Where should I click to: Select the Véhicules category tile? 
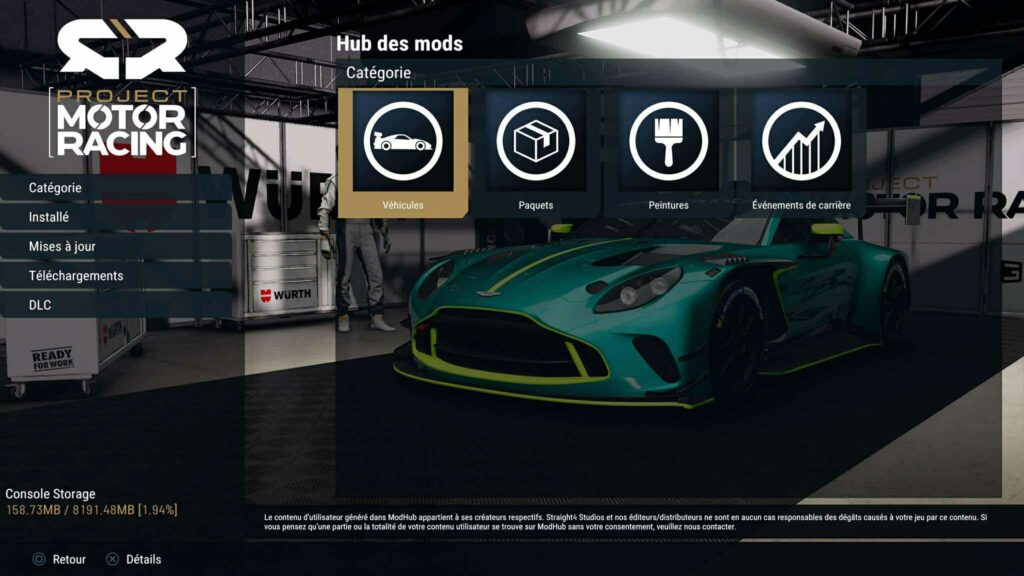pyautogui.click(x=403, y=152)
